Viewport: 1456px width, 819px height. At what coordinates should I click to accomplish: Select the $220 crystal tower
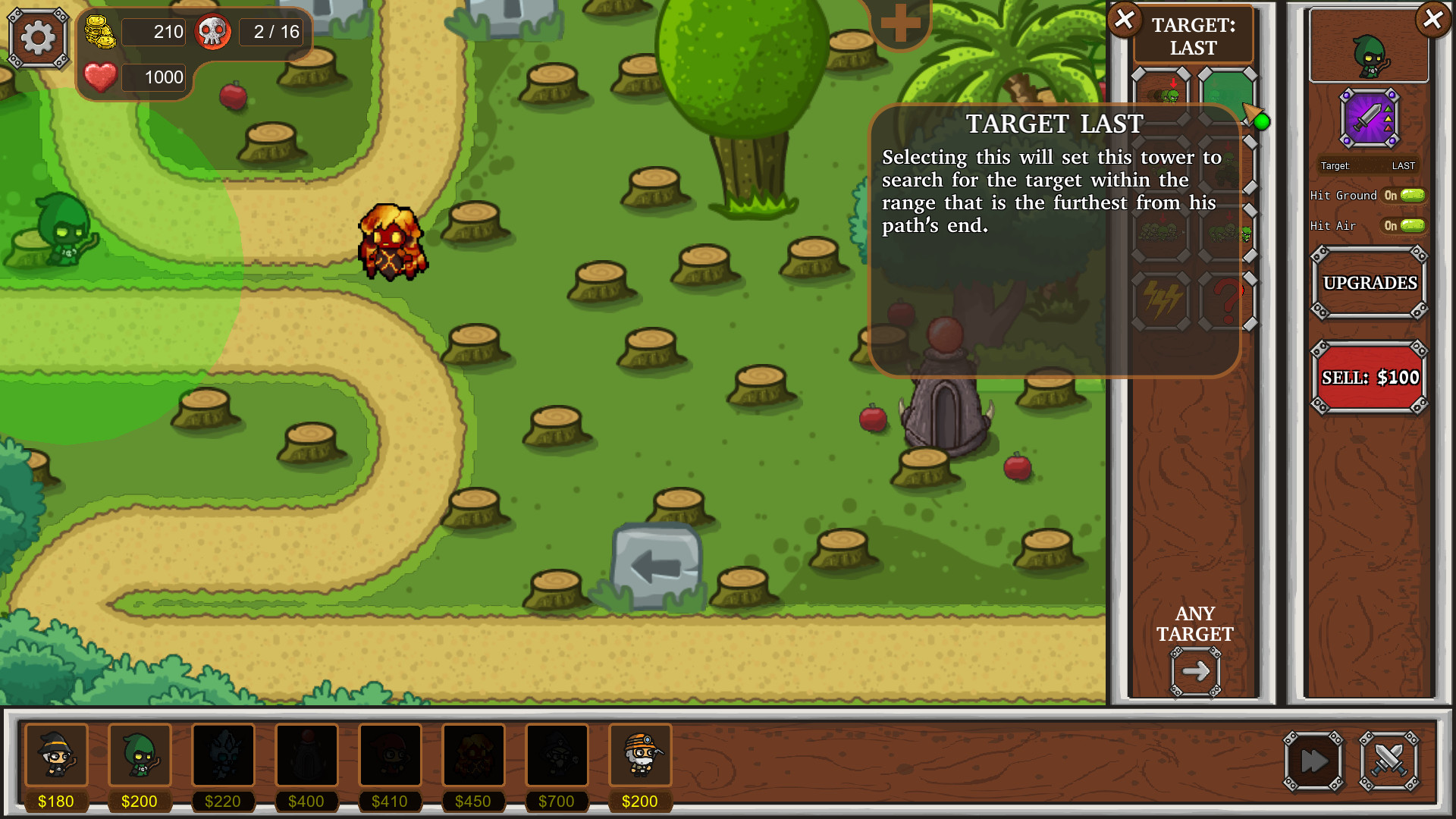[x=224, y=755]
